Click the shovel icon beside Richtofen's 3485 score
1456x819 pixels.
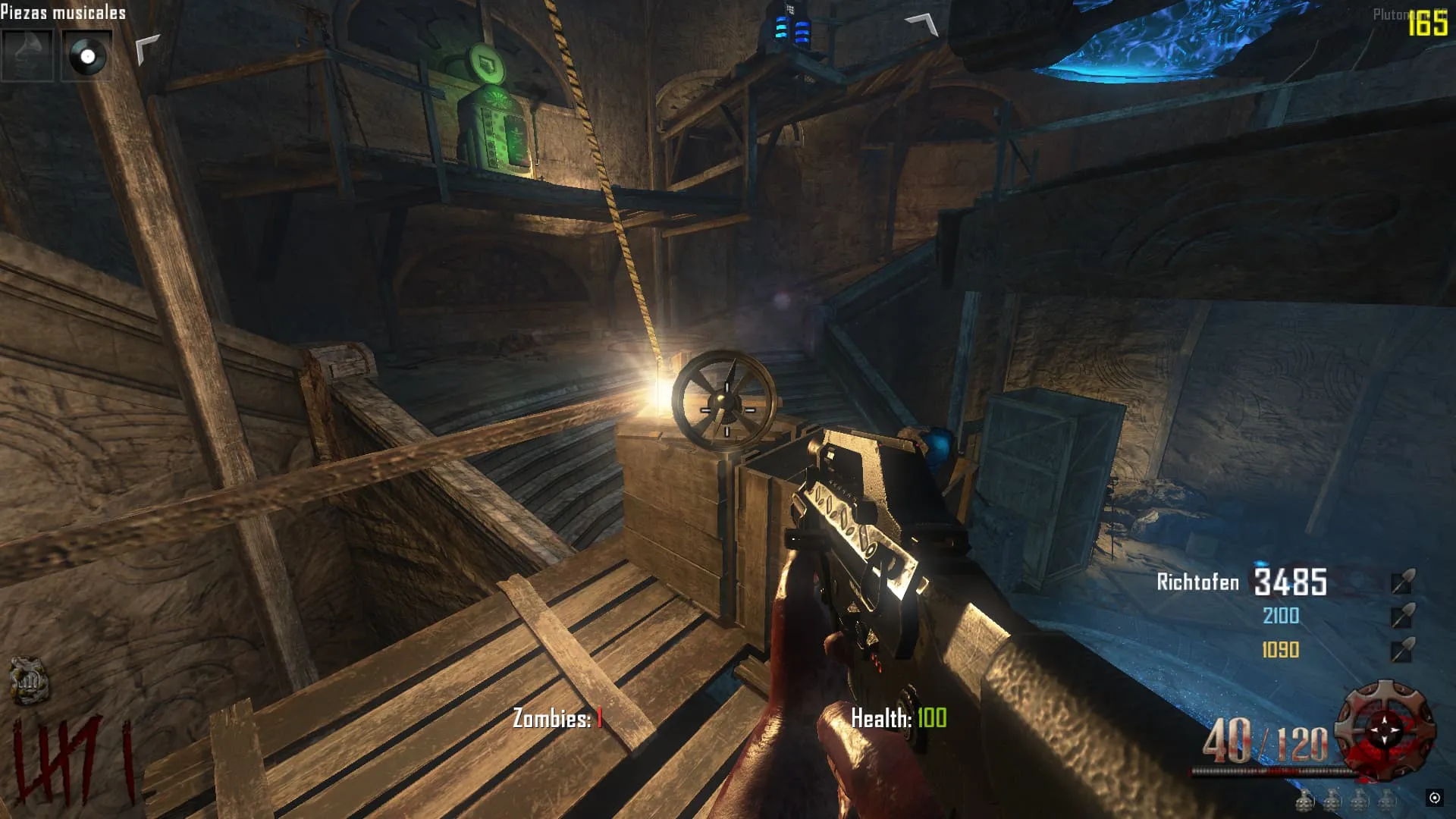pos(1403,581)
